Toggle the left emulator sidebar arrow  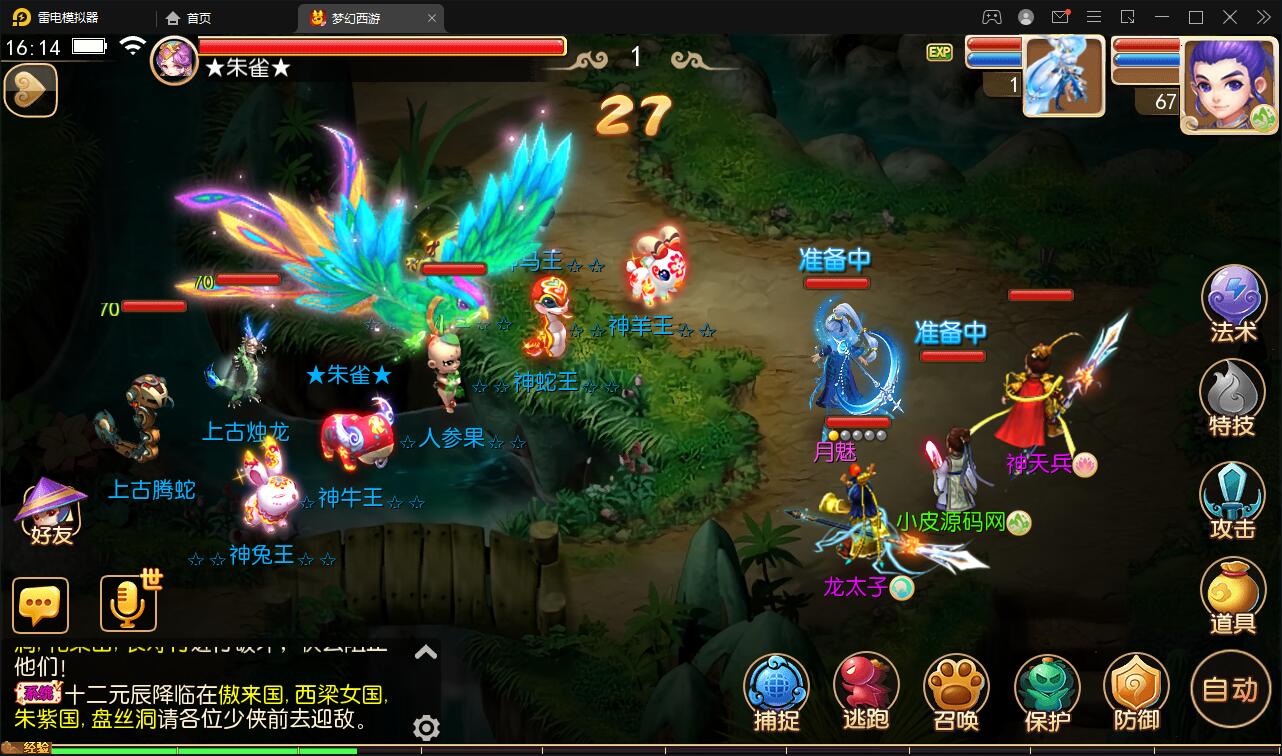[30, 90]
